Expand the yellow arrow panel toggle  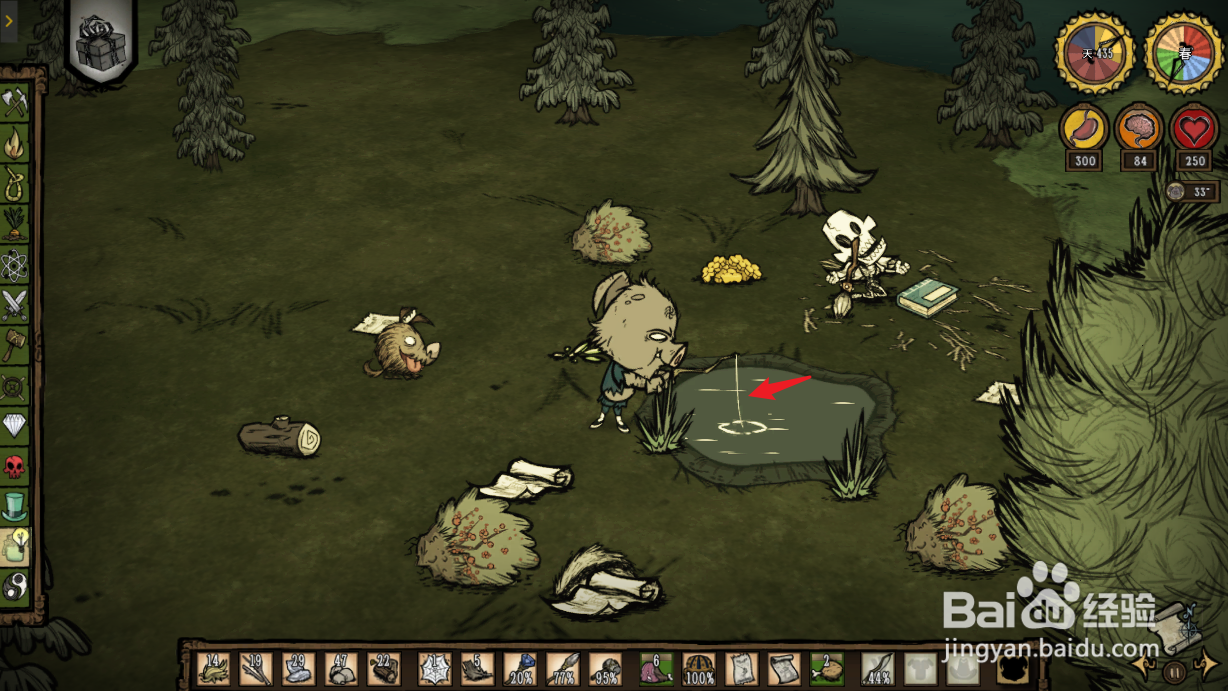pyautogui.click(x=9, y=20)
